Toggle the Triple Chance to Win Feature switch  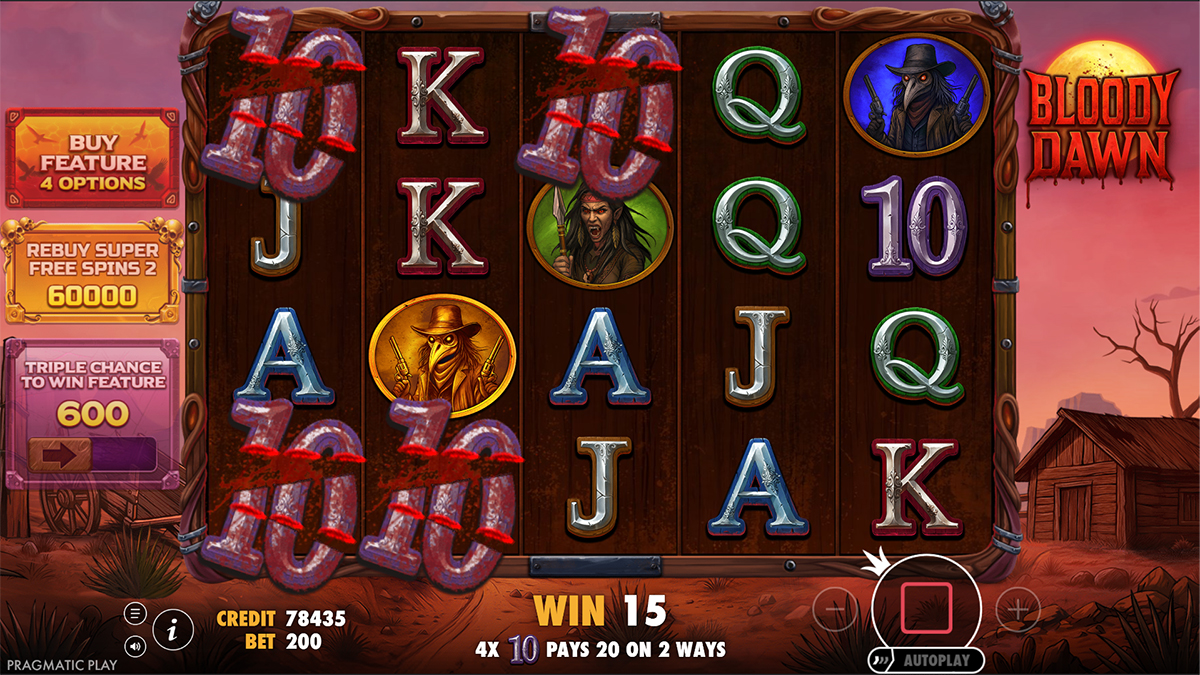click(x=92, y=454)
